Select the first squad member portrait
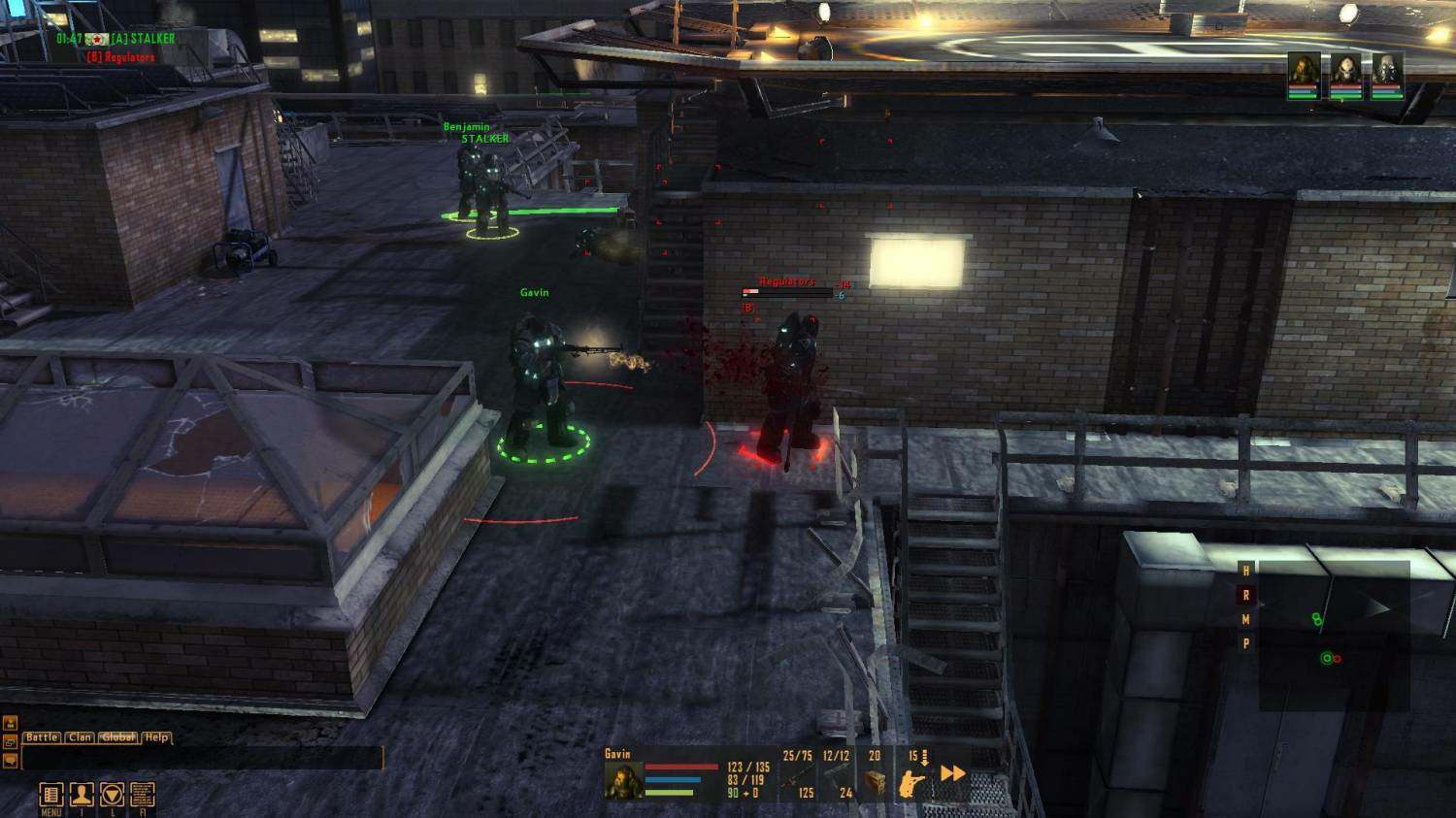This screenshot has width=1456, height=818. [x=1304, y=74]
